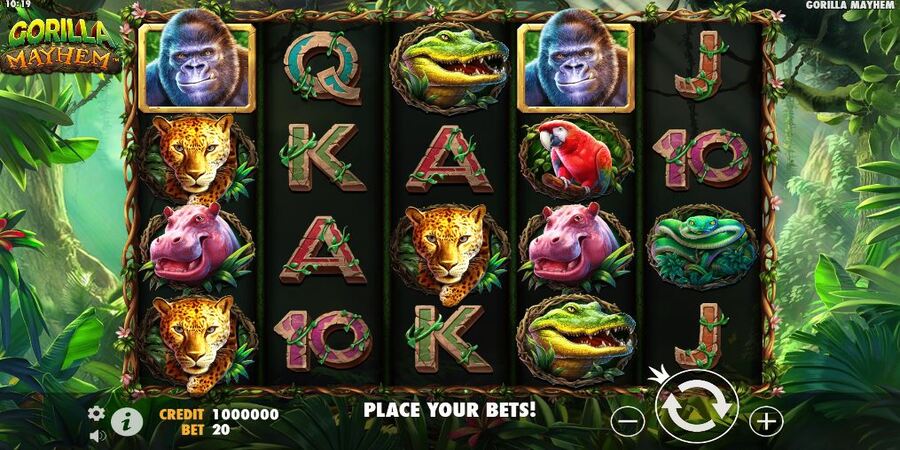Screen dimensions: 900x450
Task: Spin the reels with the circular arrows button
Action: click(x=697, y=407)
